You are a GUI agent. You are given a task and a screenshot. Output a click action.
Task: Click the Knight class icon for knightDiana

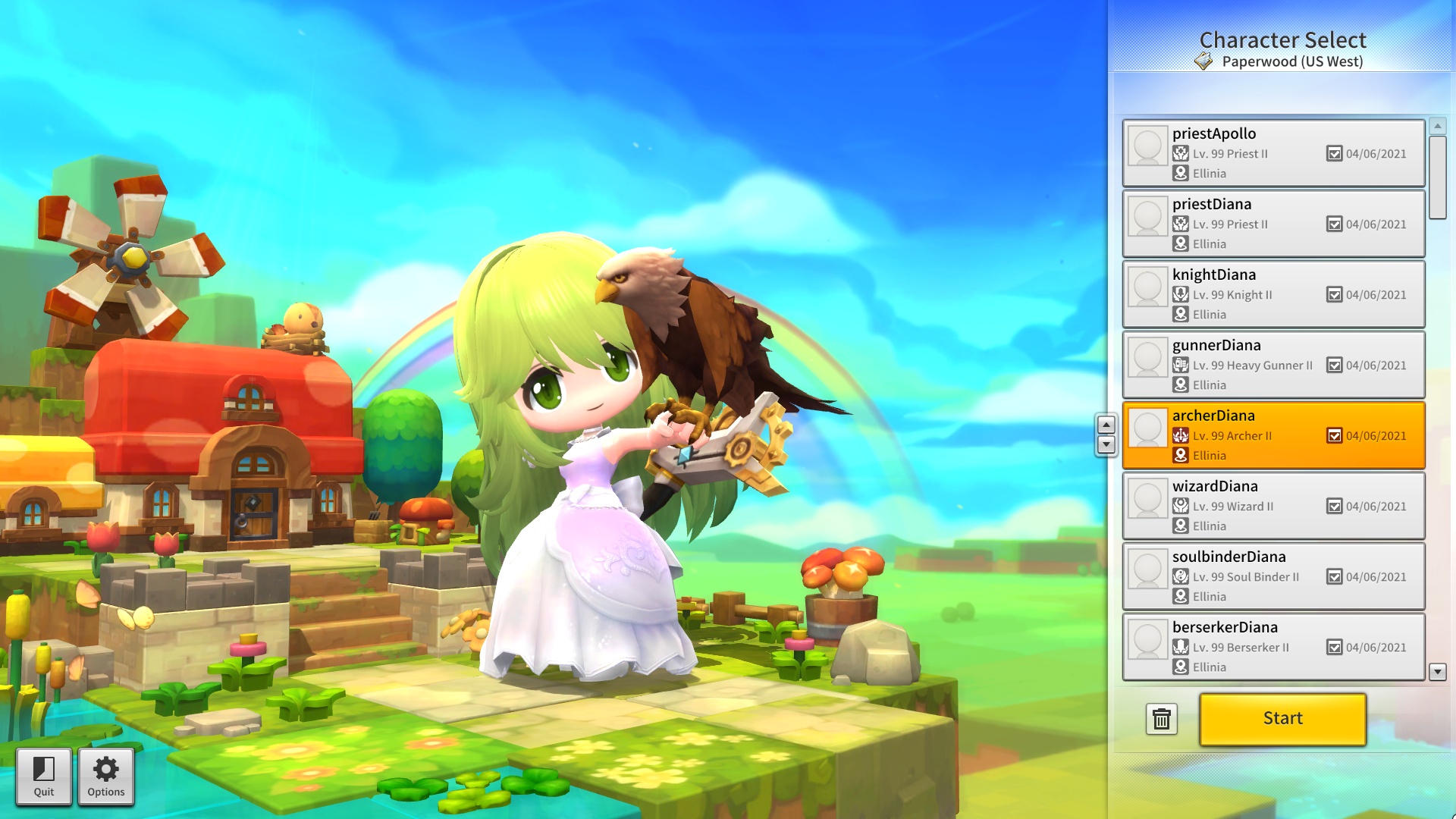point(1181,295)
